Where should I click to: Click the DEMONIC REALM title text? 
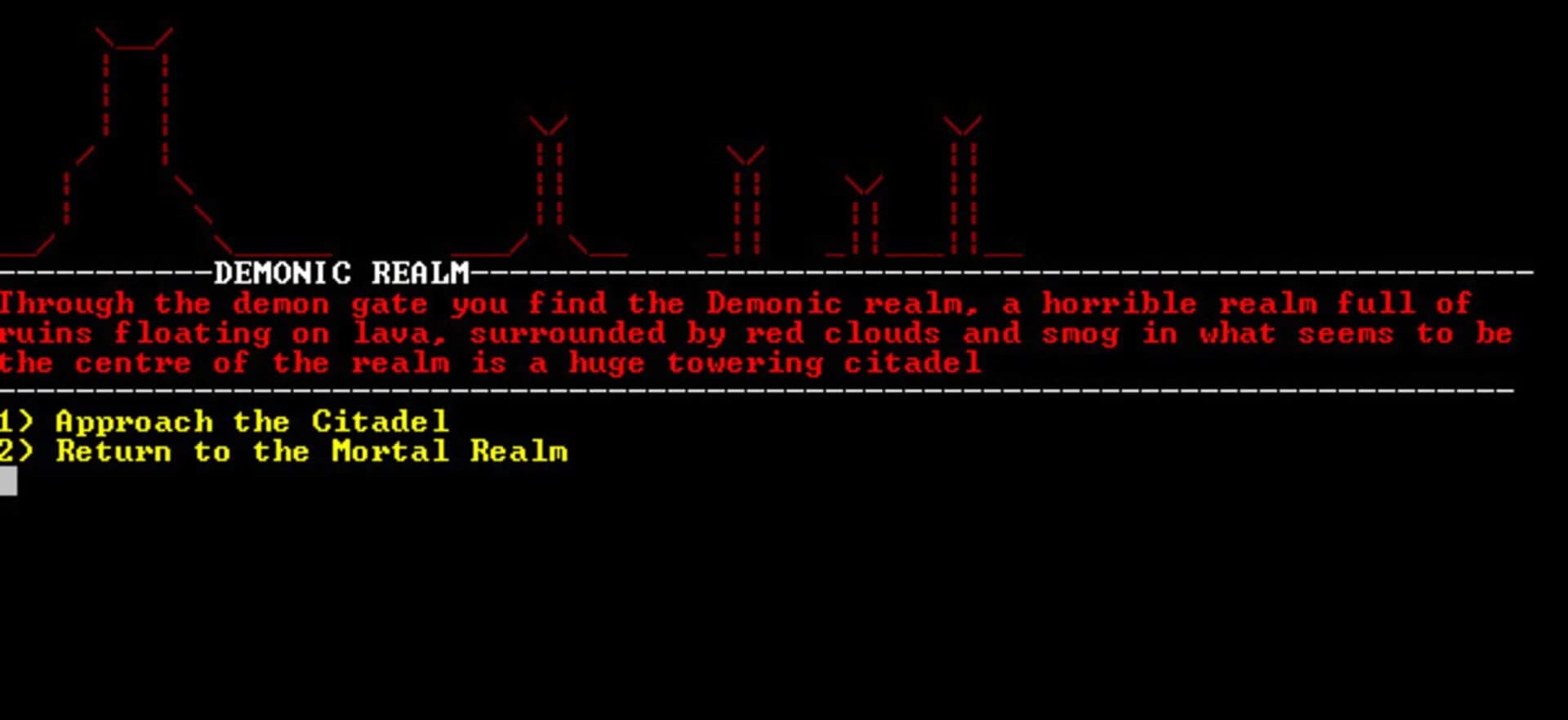[x=343, y=273]
